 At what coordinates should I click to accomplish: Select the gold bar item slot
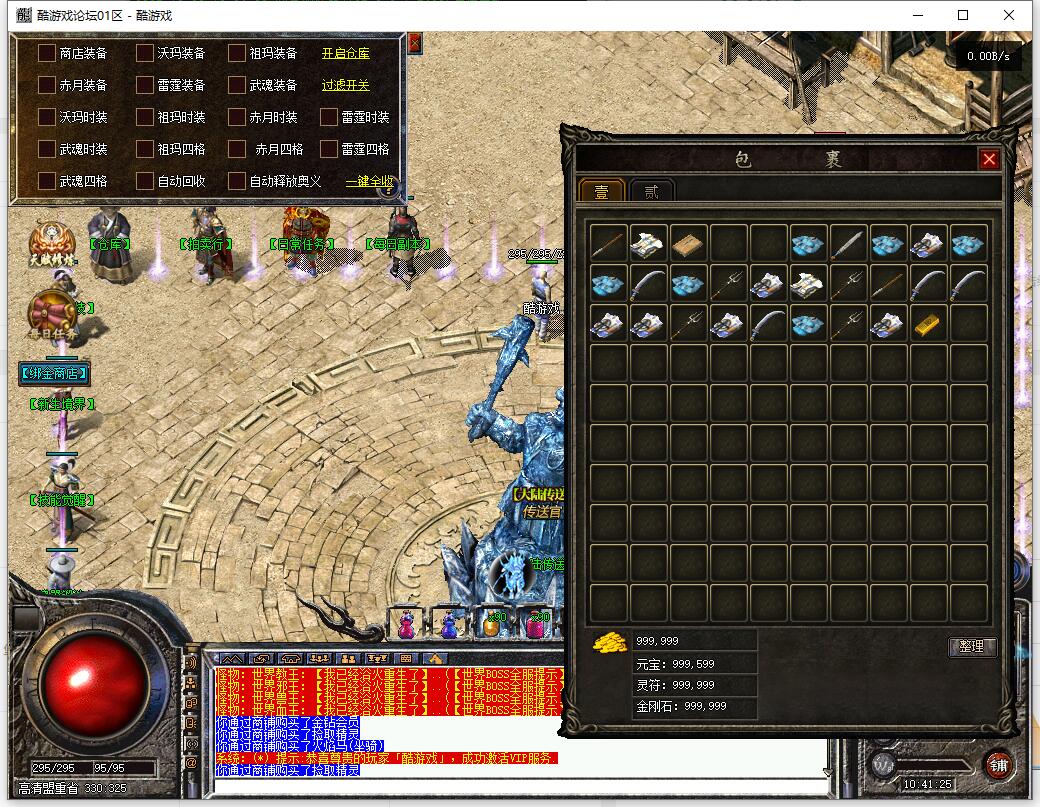click(x=928, y=323)
